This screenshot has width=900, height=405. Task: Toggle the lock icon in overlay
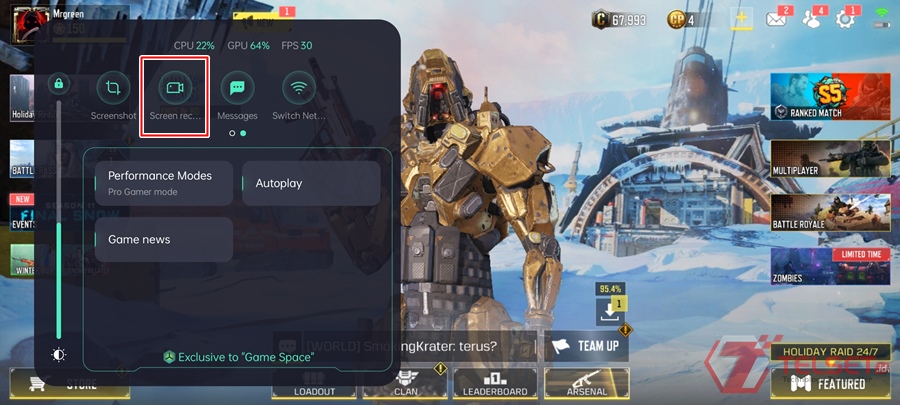(x=59, y=84)
